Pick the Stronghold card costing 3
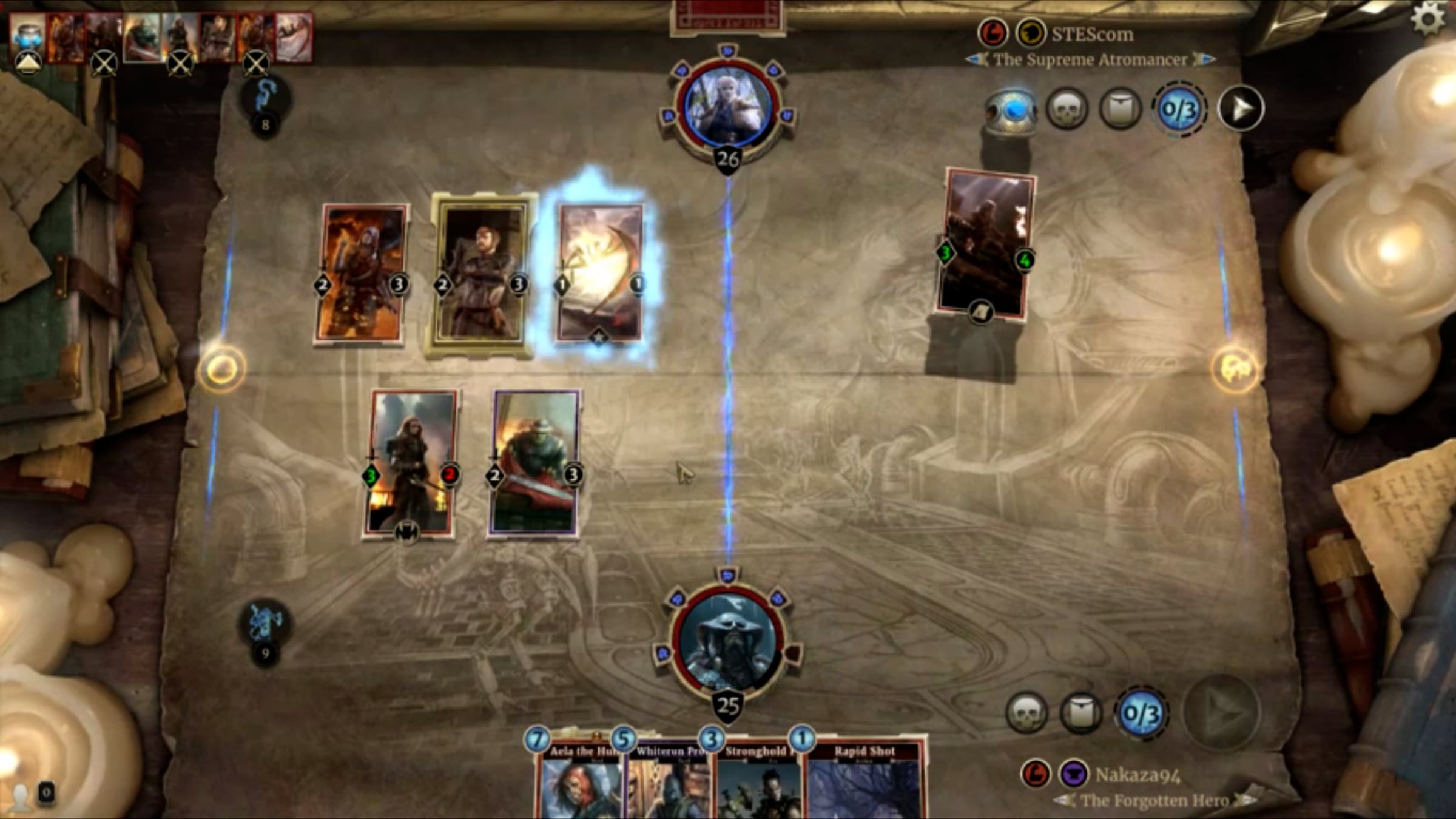1456x819 pixels. (x=755, y=783)
